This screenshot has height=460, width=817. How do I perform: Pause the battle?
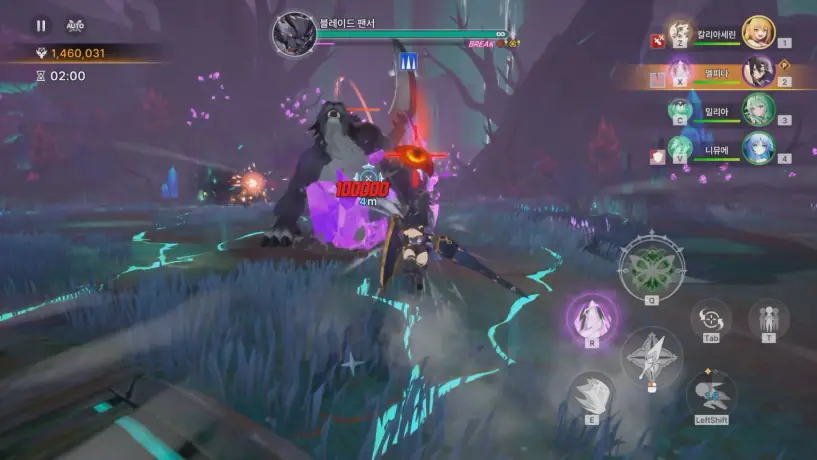tap(41, 25)
